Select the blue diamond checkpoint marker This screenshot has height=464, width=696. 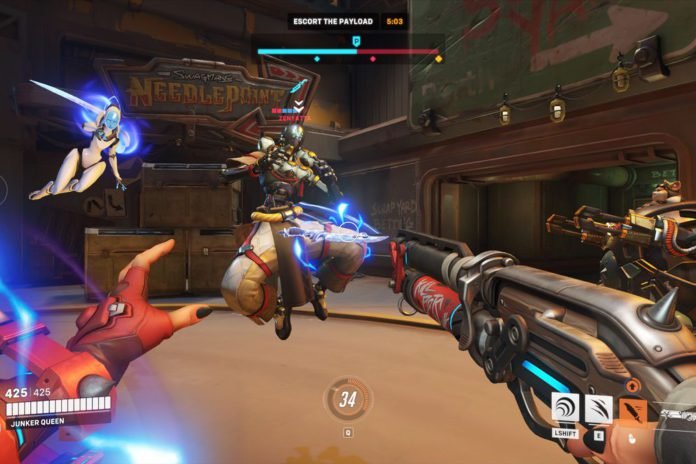click(317, 59)
